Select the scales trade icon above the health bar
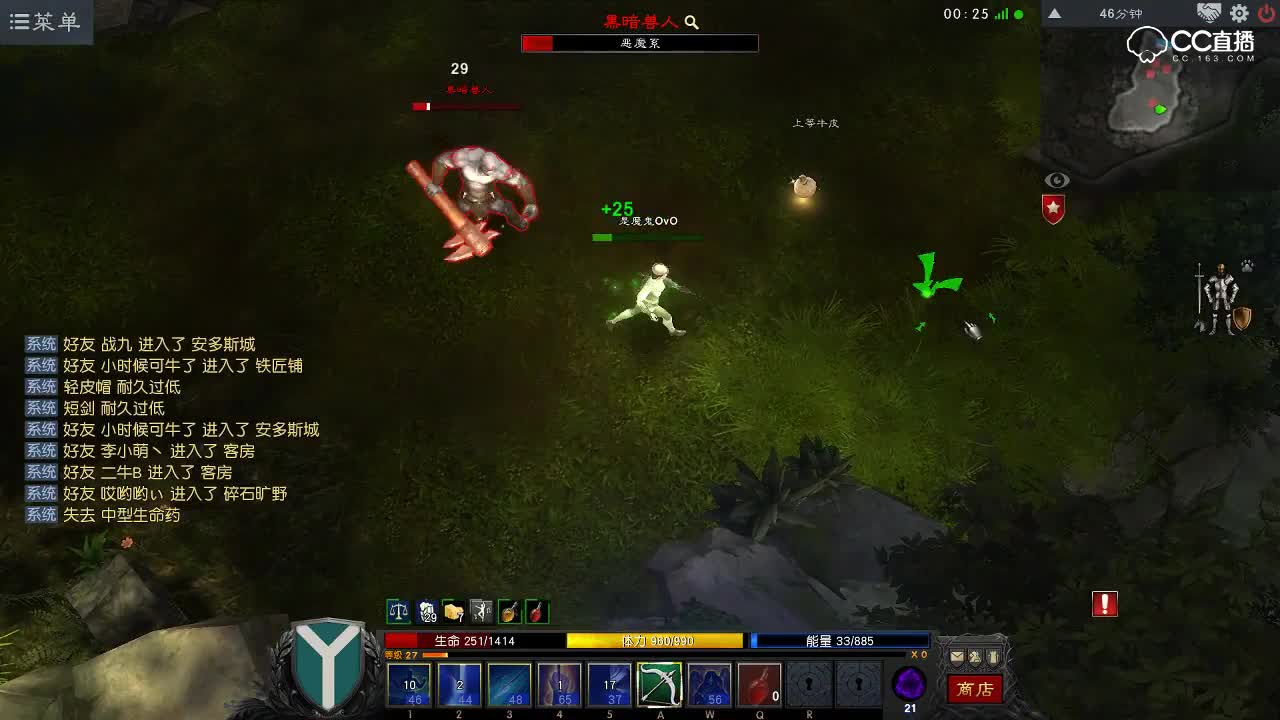 tap(398, 612)
